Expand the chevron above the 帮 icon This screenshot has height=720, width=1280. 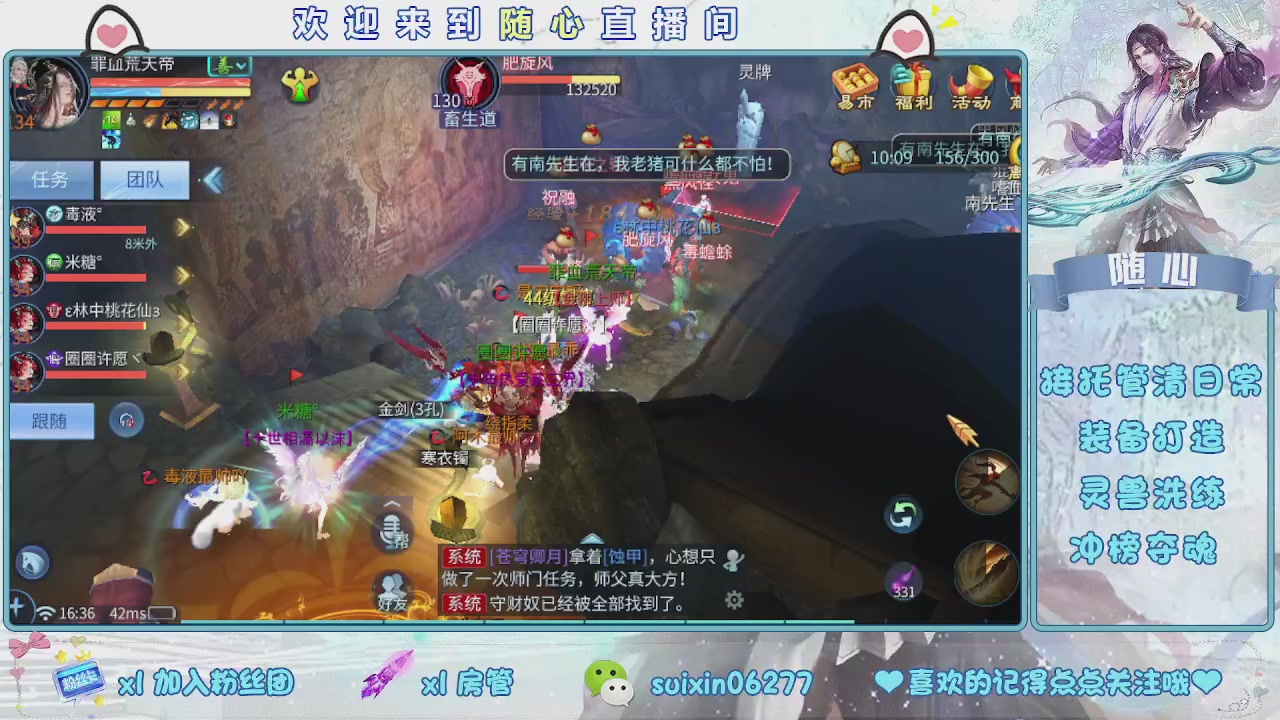(392, 505)
